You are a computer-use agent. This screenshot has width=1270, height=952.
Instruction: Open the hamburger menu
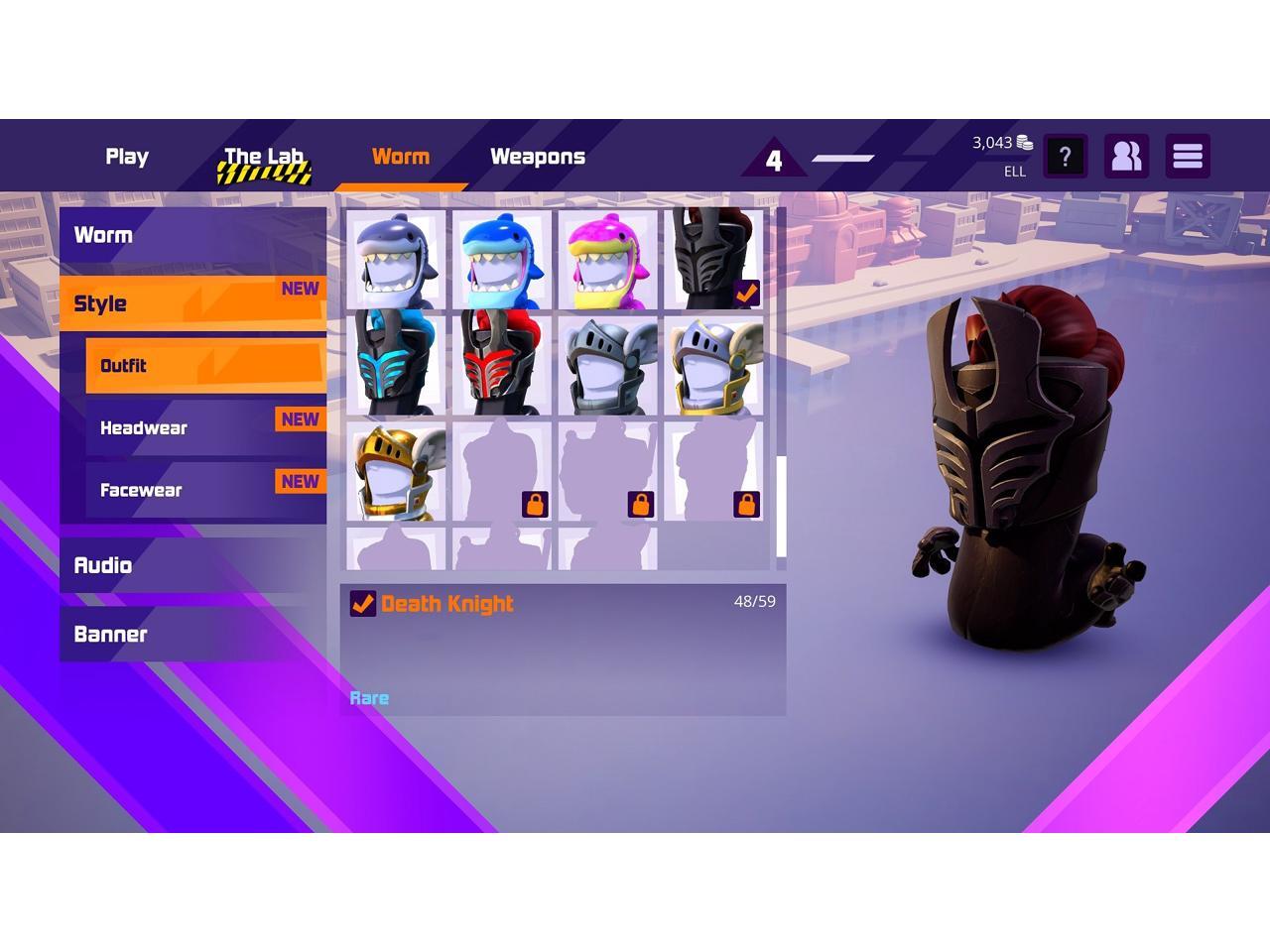tap(1188, 157)
